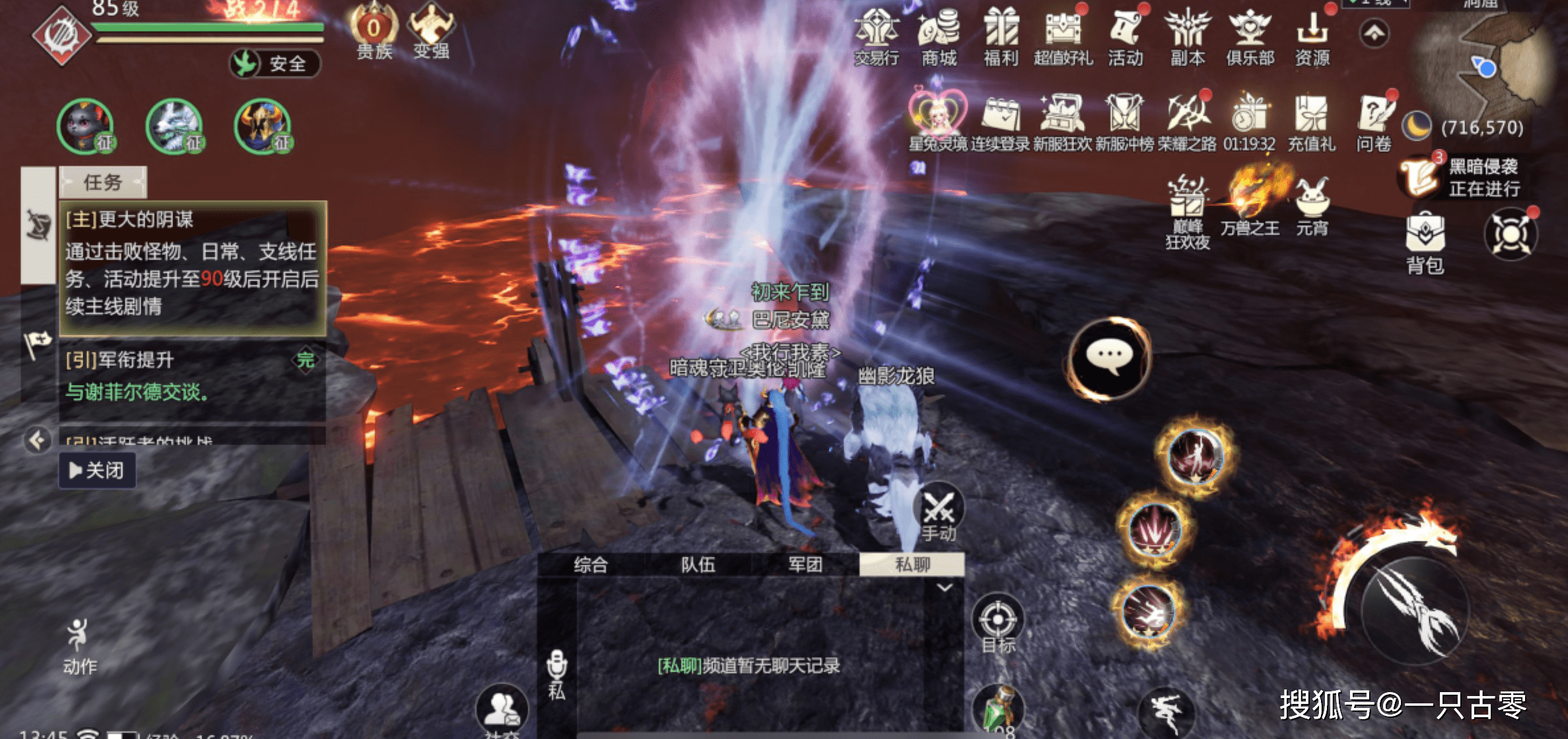Tap the 目标 target selector
1568x739 pixels.
pos(997,623)
